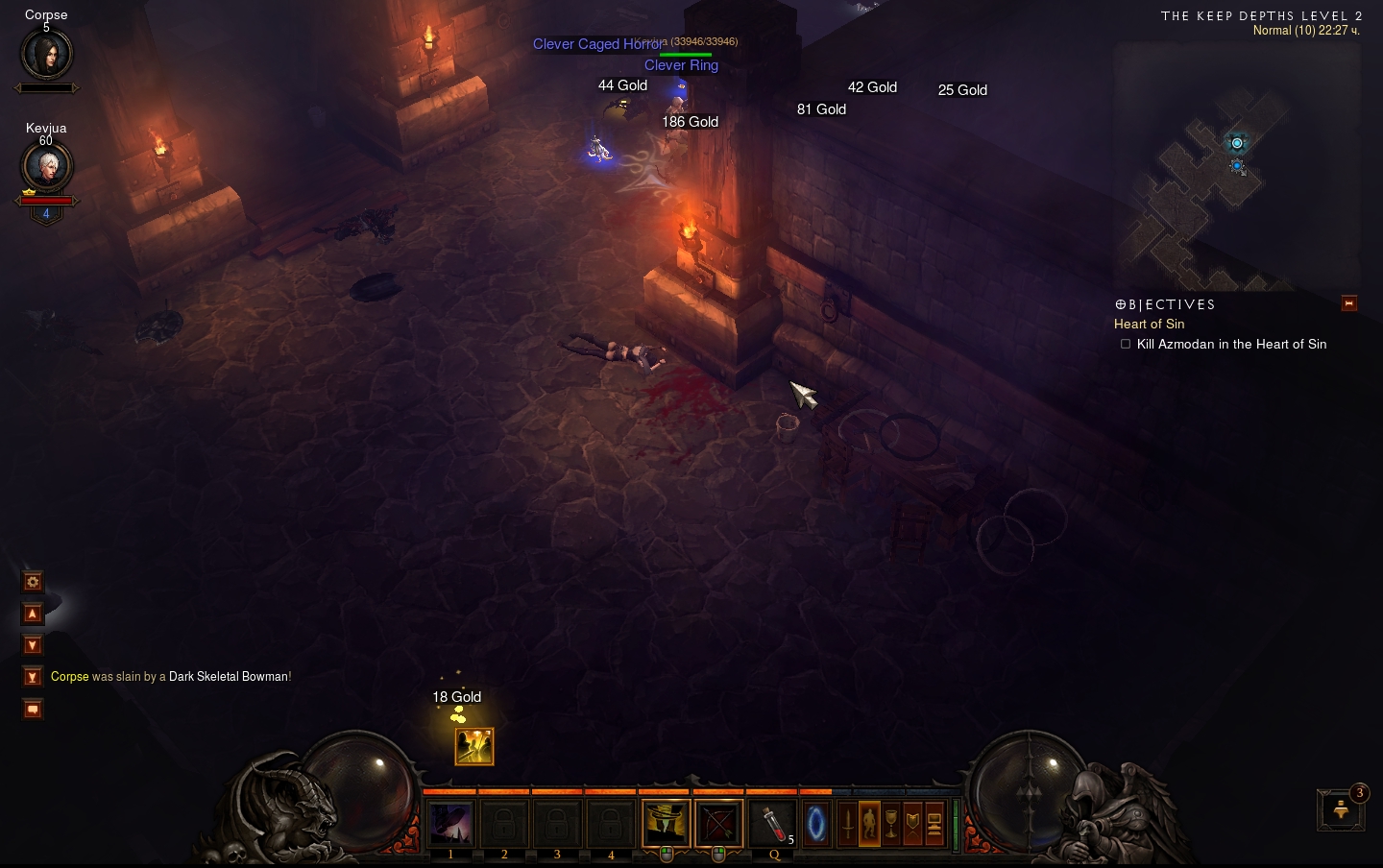The height and width of the screenshot is (868, 1383).
Task: Use the left-mouse whirlwind skill slot
Action: tap(666, 824)
